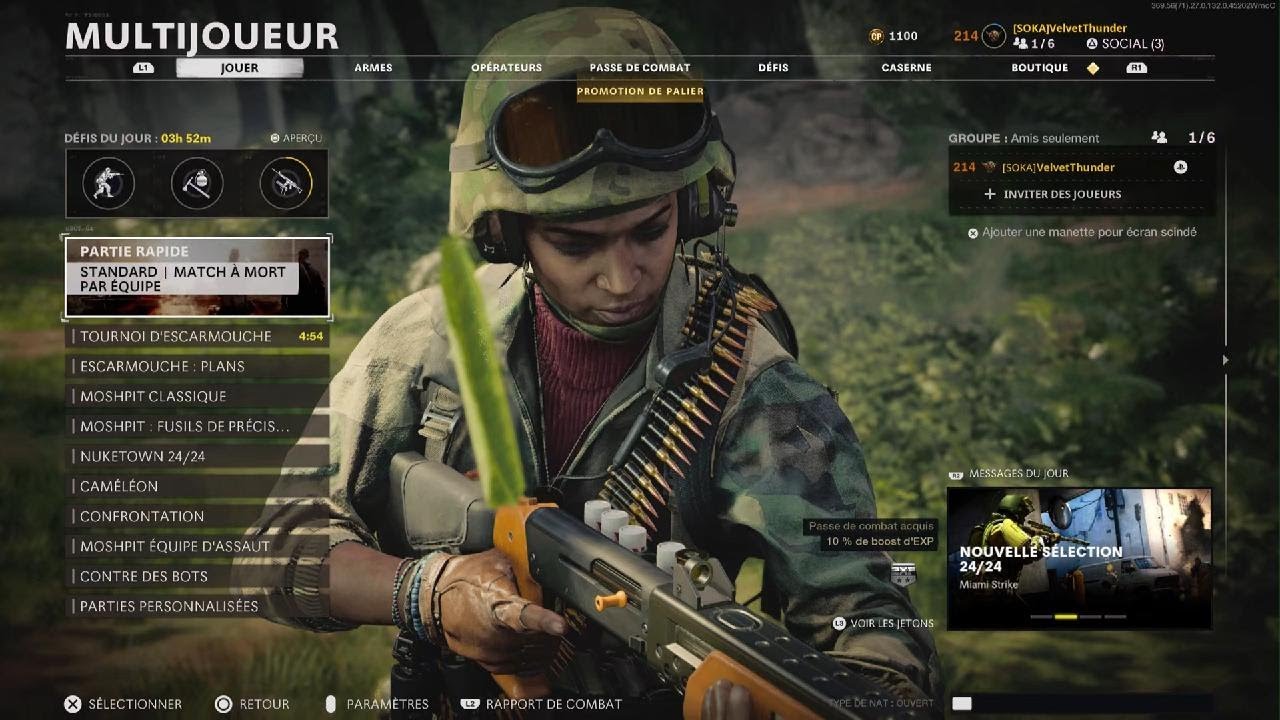
Task: Start a Contre des Bots match
Action: tap(197, 576)
